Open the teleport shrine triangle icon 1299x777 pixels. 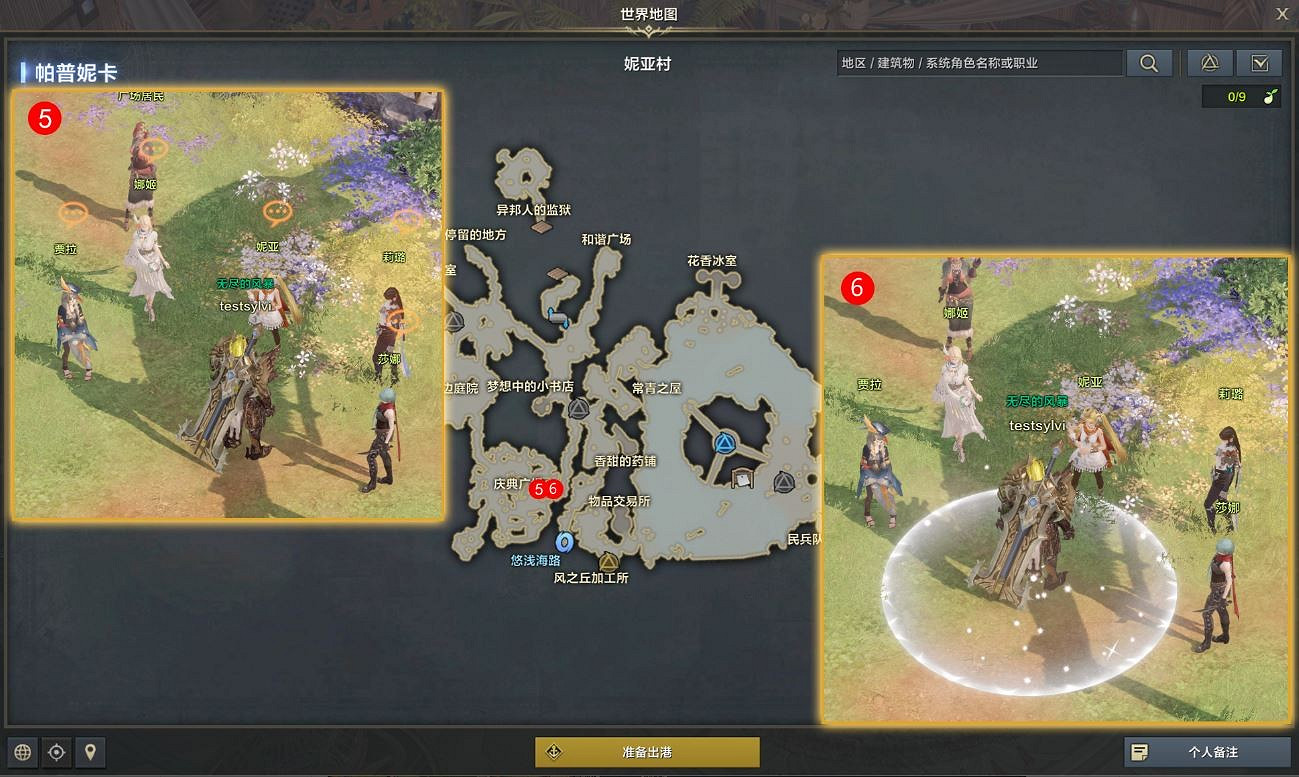pos(1209,62)
